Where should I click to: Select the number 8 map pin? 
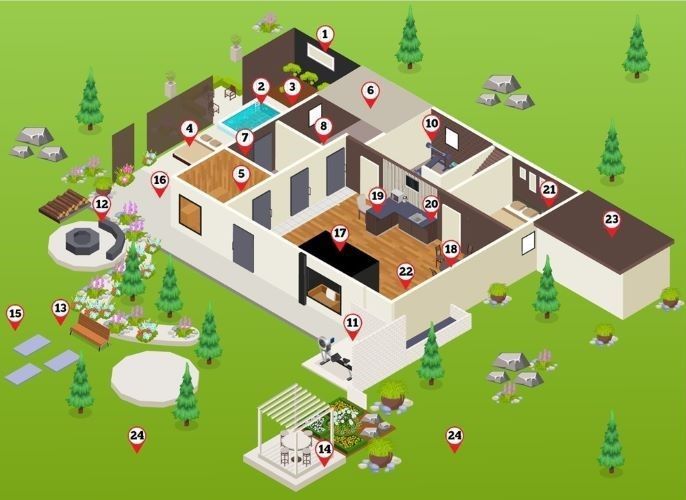(x=322, y=128)
